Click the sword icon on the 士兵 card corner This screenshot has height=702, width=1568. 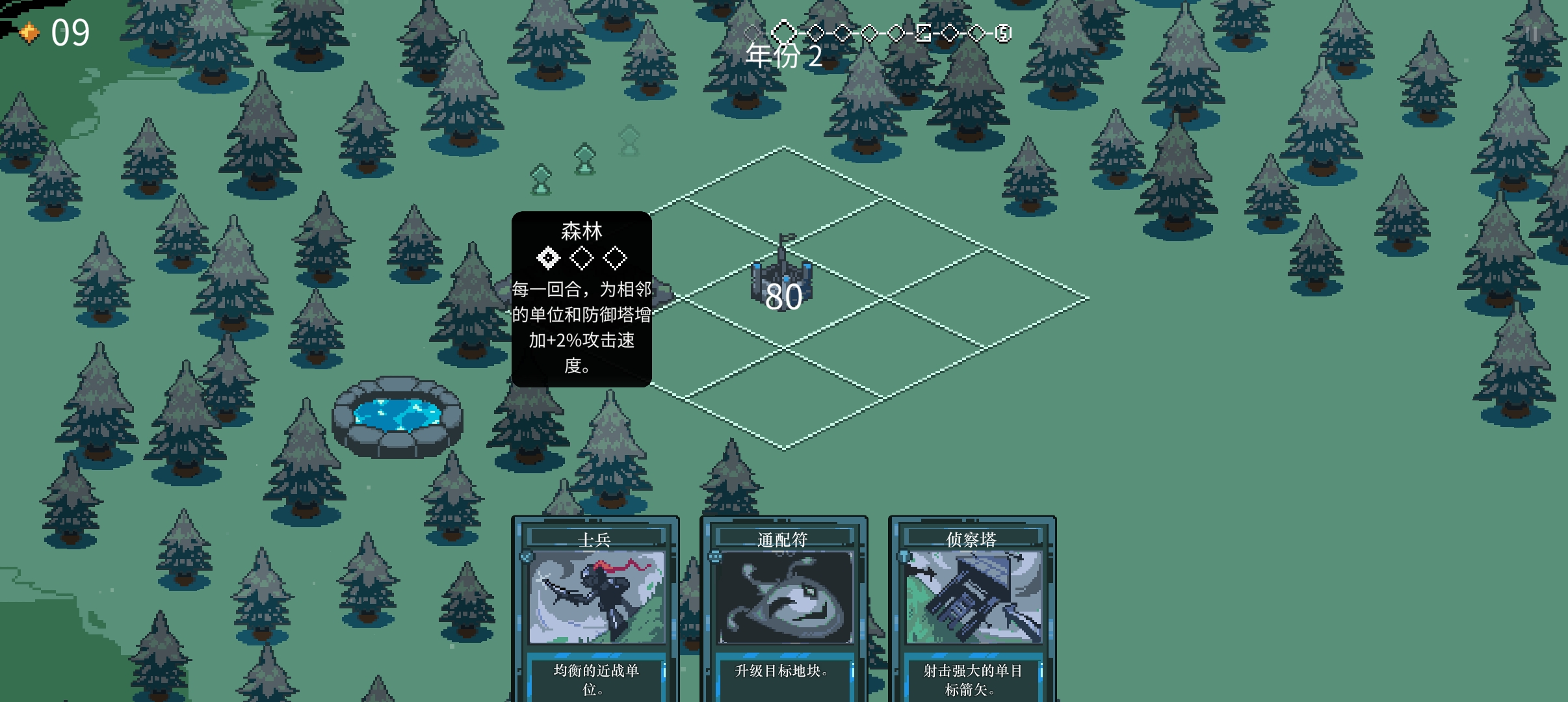pyautogui.click(x=527, y=556)
